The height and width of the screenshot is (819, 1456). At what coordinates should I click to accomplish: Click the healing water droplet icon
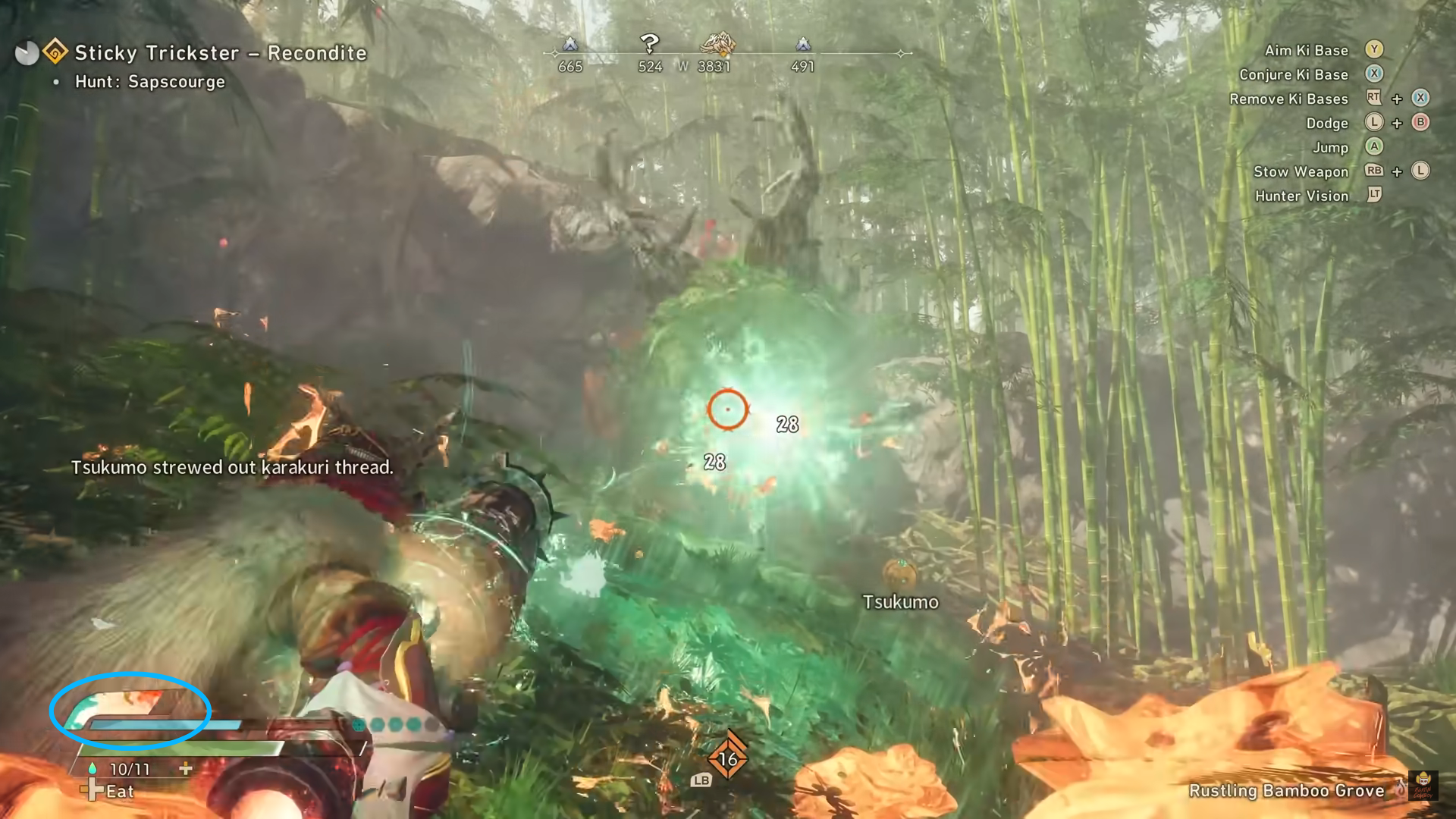point(93,768)
